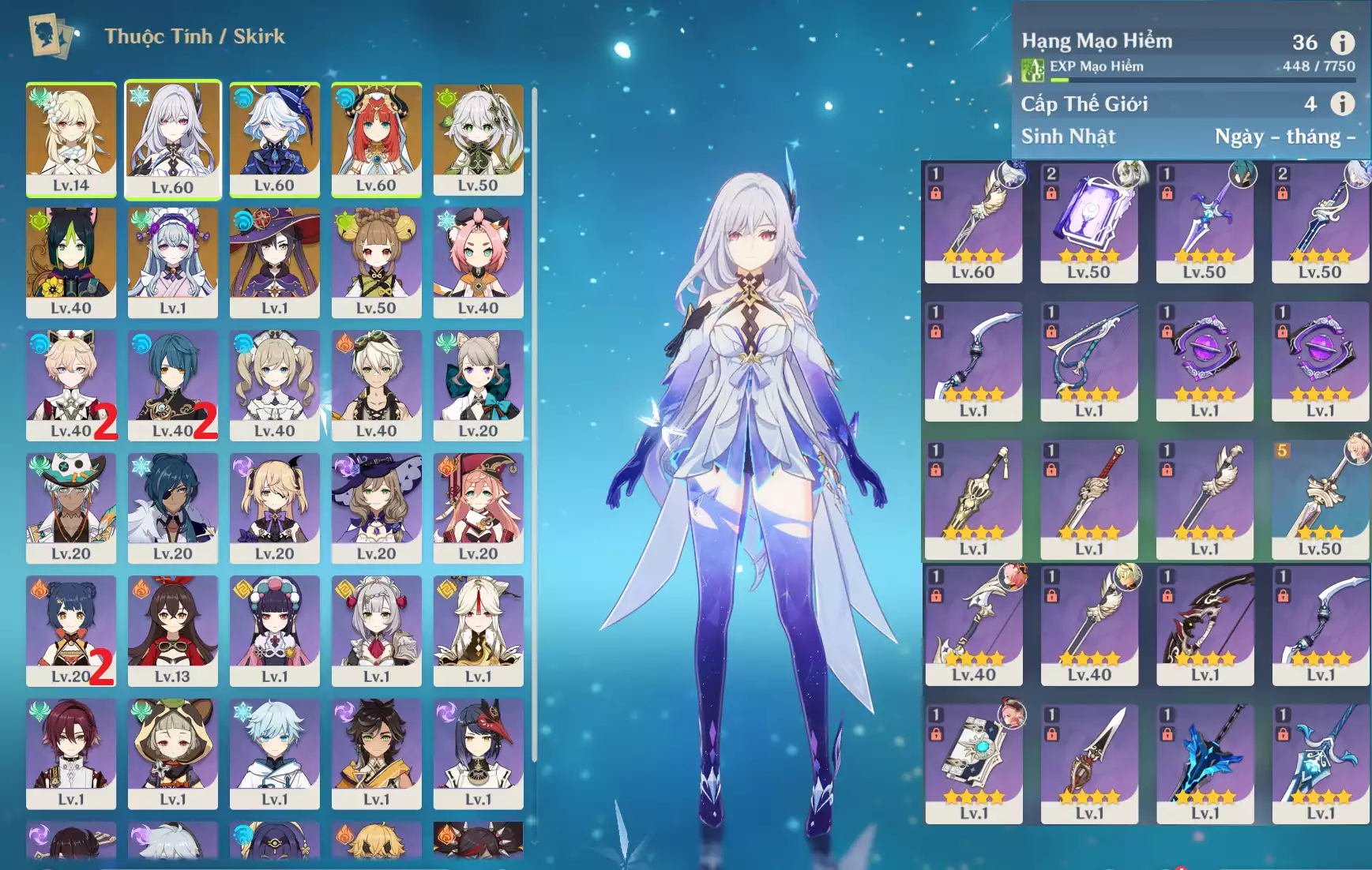Open the info icon beside Hạng Mạo Hiểm

click(x=1342, y=42)
